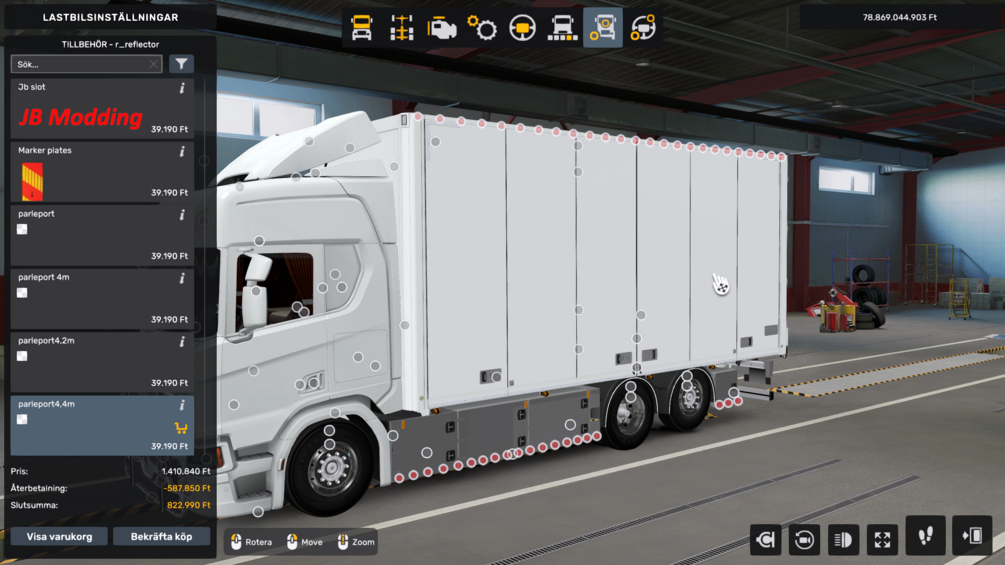Select the parleport 4m accessory row
The width and height of the screenshot is (1005, 565).
pos(102,299)
